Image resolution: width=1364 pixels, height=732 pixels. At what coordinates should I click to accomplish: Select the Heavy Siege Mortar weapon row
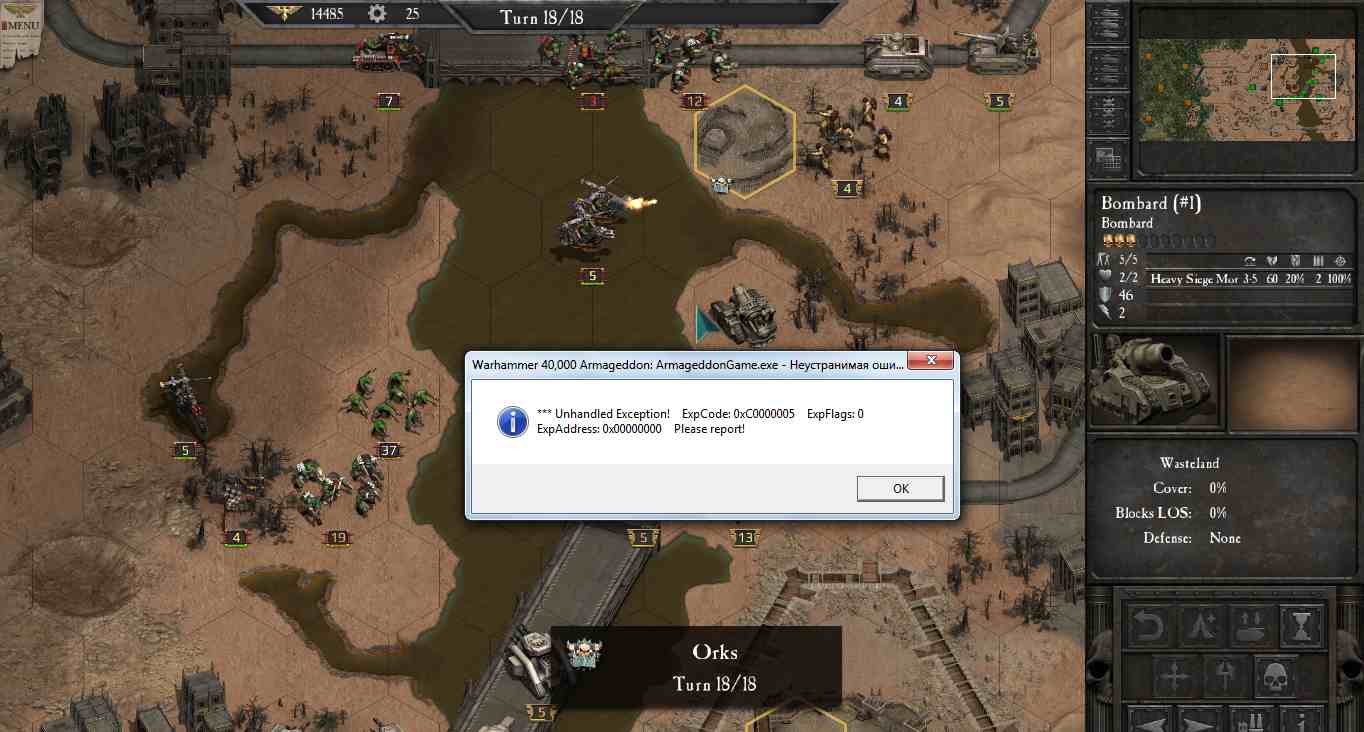[x=1250, y=279]
